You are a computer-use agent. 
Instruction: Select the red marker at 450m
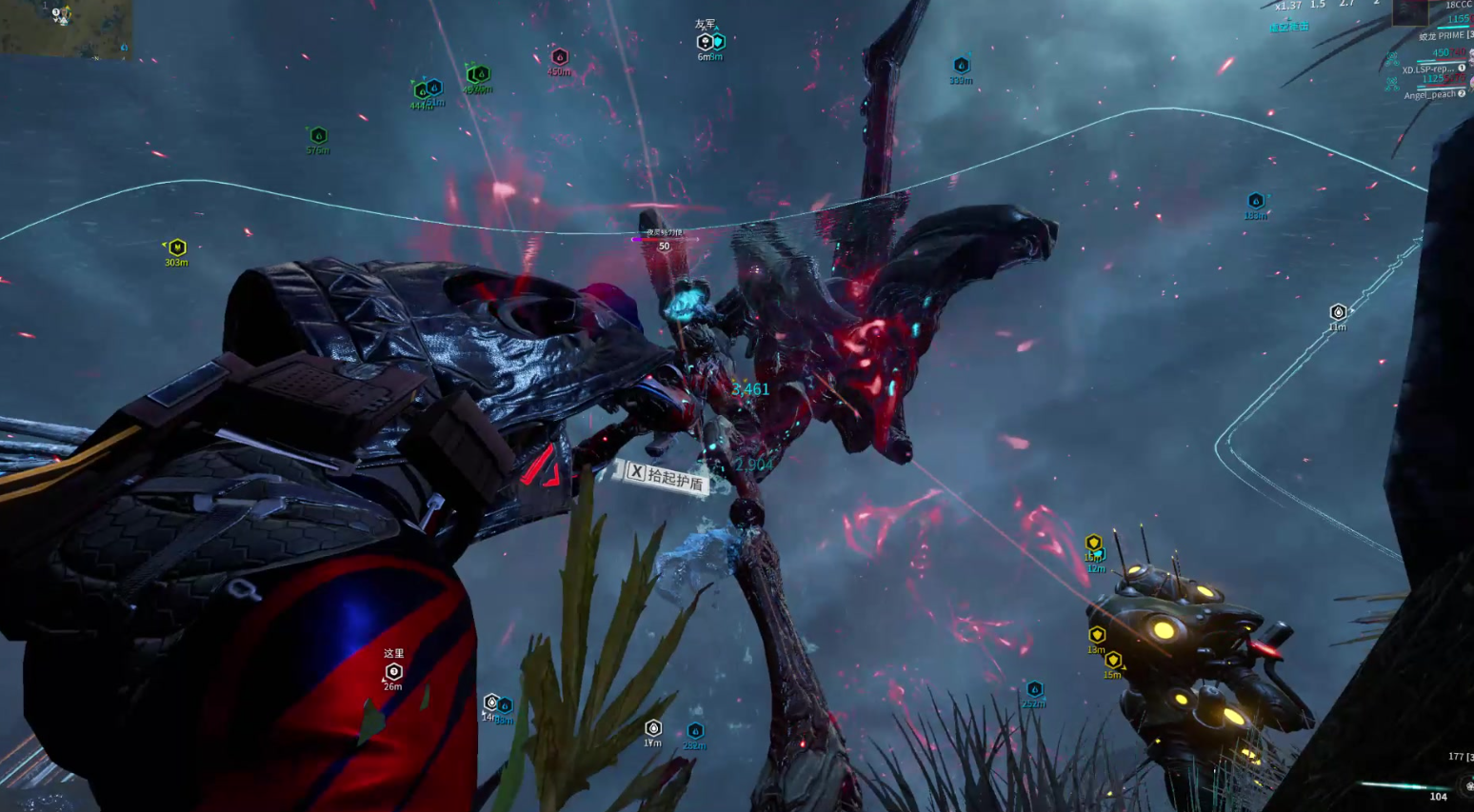560,57
